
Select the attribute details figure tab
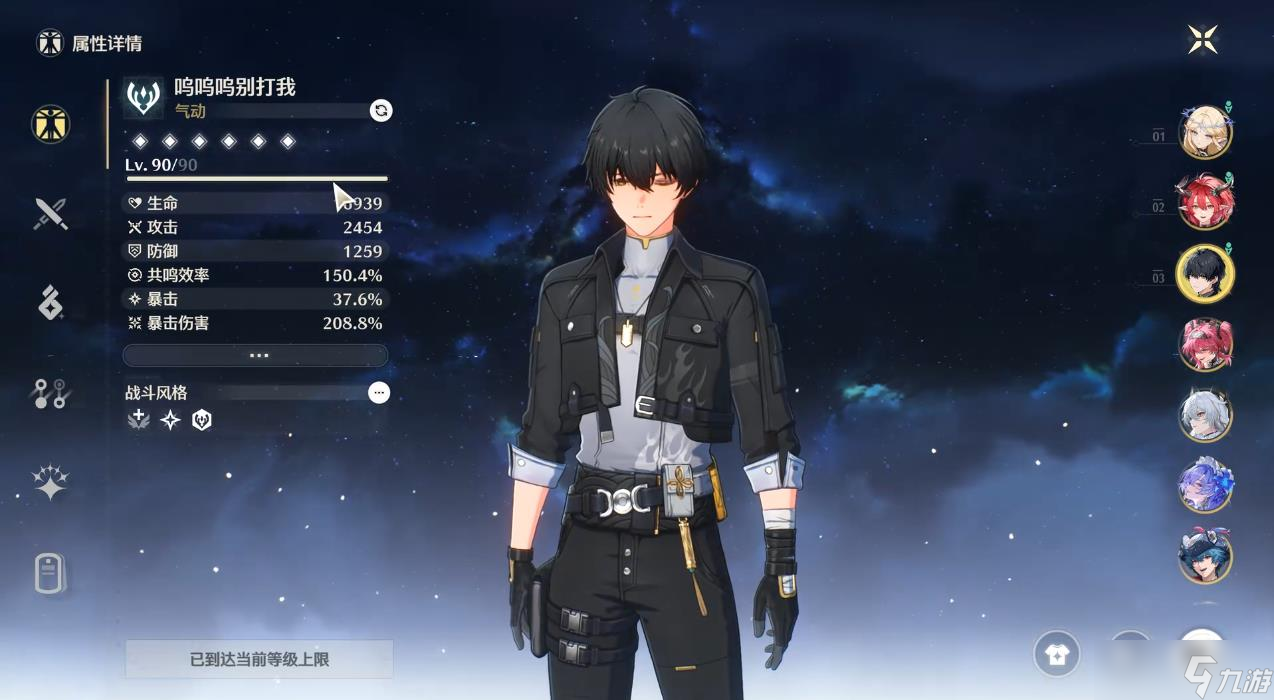(x=50, y=124)
